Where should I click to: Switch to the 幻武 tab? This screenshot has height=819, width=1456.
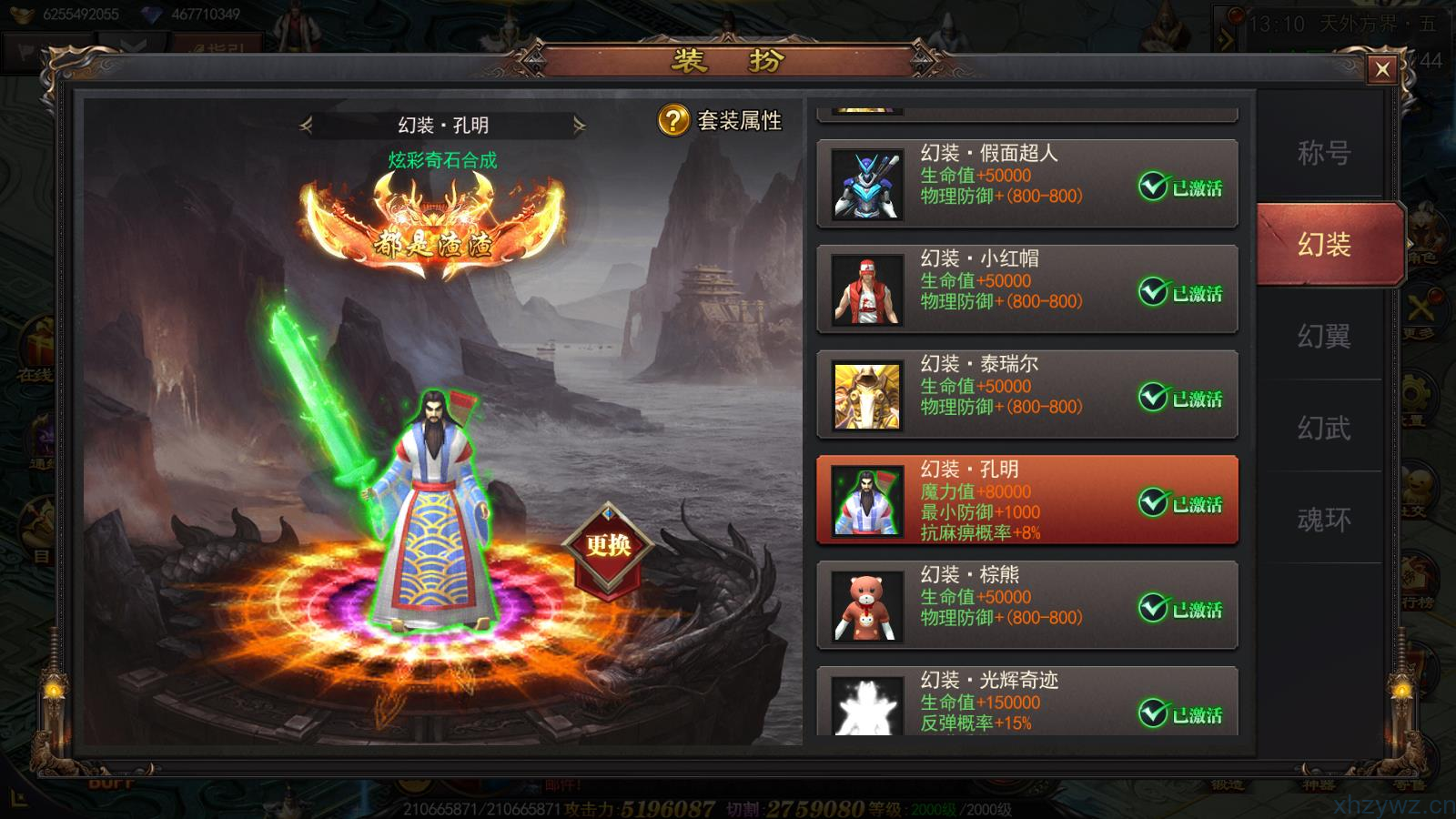1324,426
